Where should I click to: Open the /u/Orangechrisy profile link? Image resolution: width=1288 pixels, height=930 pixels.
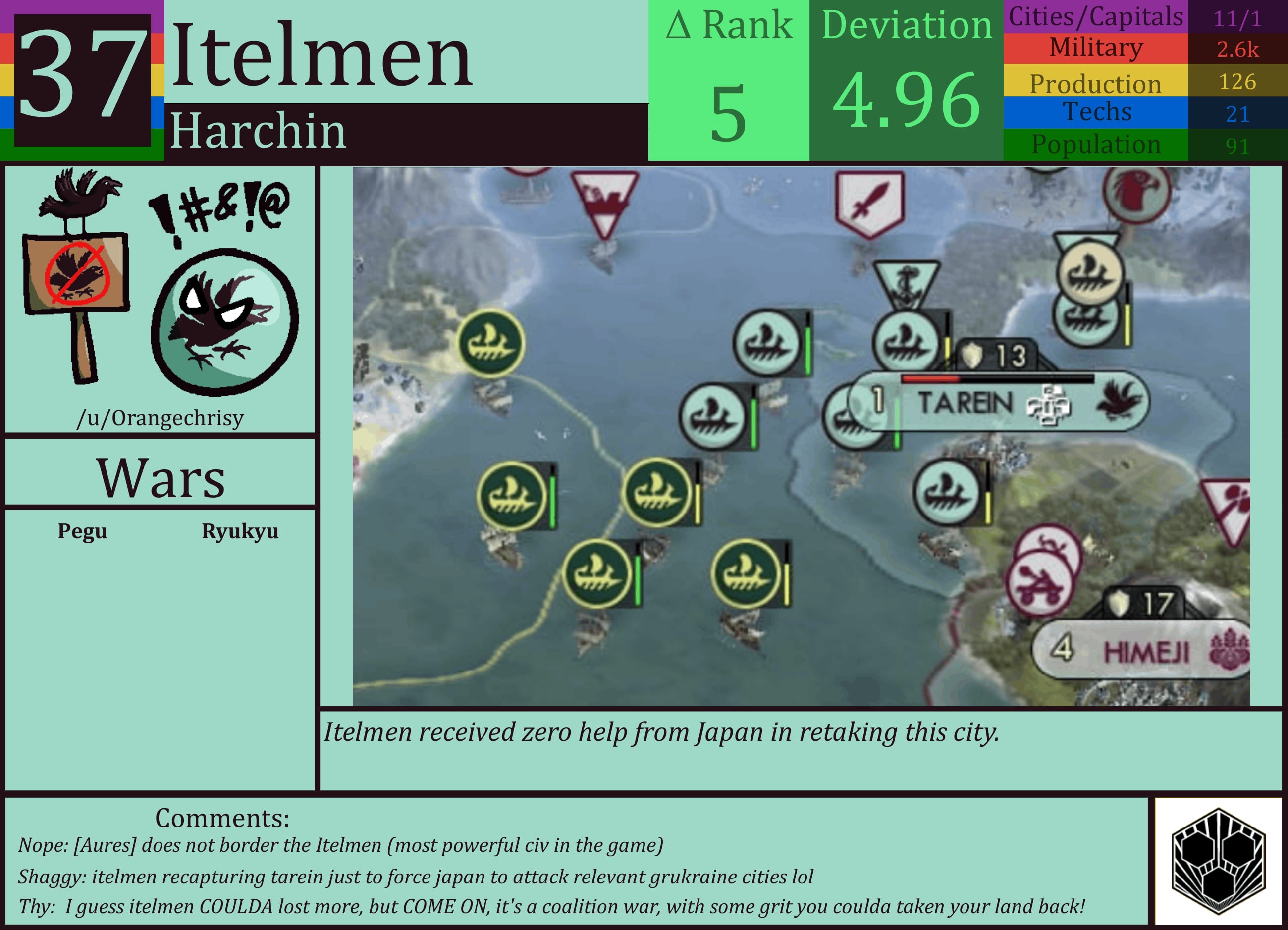point(161,417)
